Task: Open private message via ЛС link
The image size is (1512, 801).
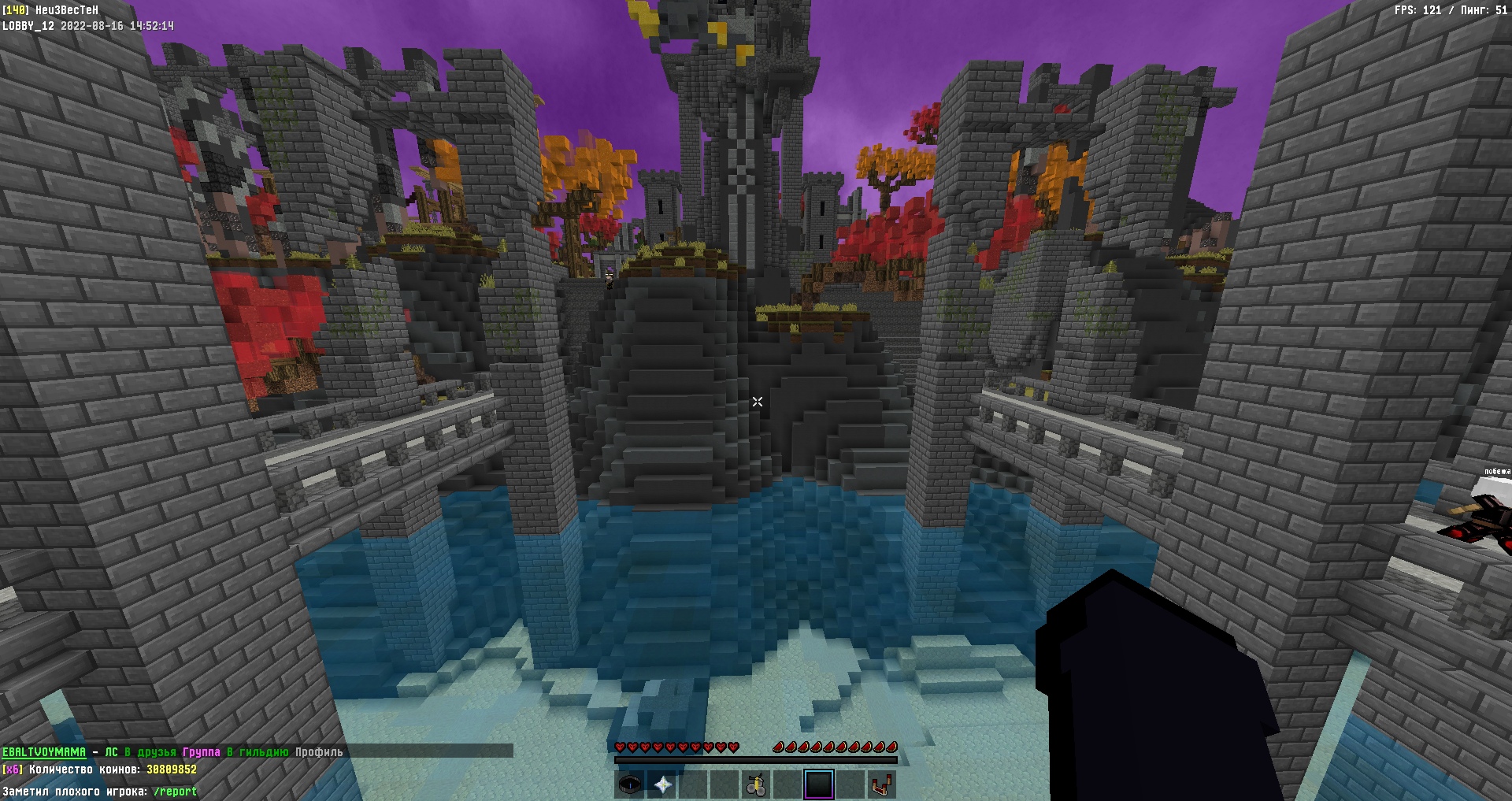Action: click(x=111, y=752)
